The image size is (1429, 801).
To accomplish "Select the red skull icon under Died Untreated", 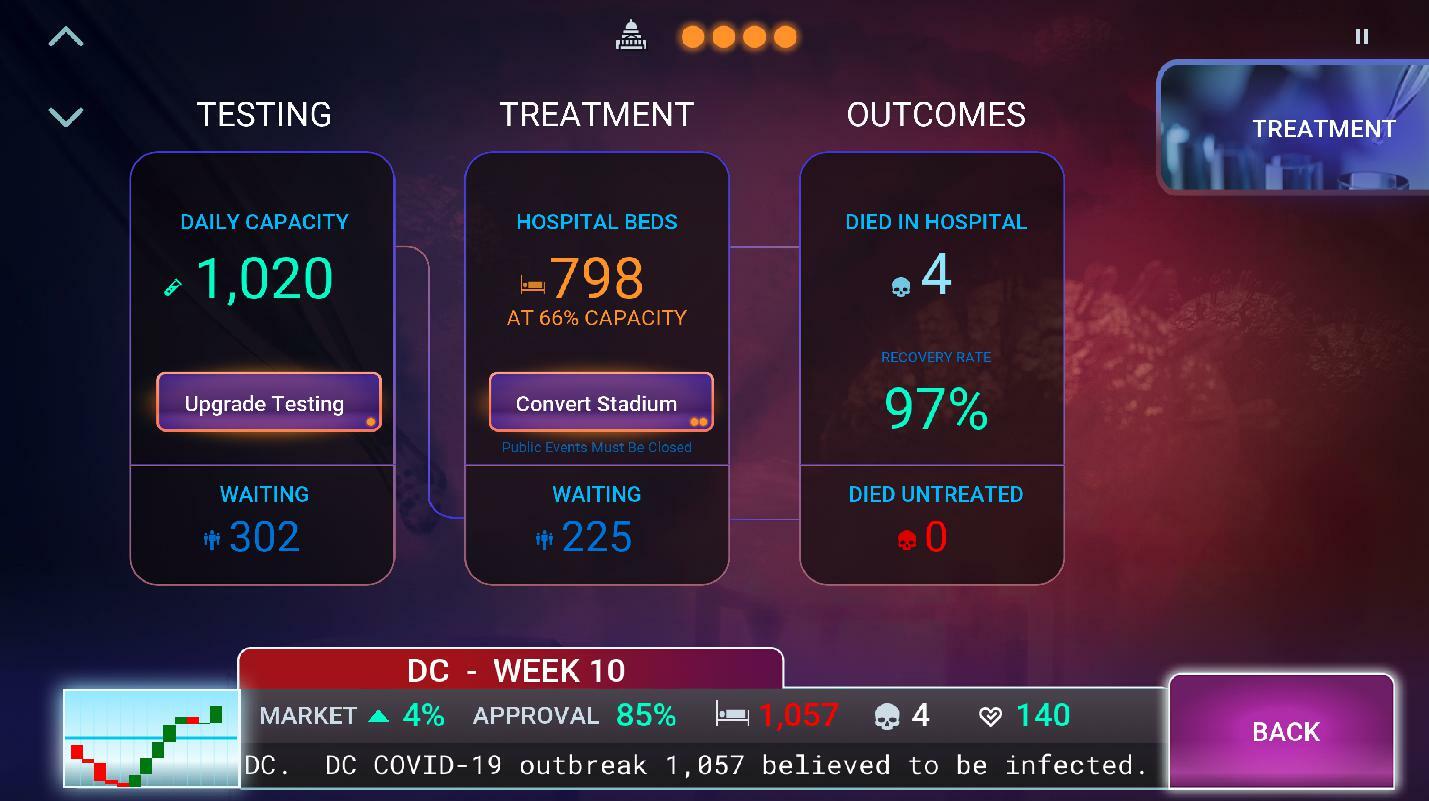I will pyautogui.click(x=904, y=539).
